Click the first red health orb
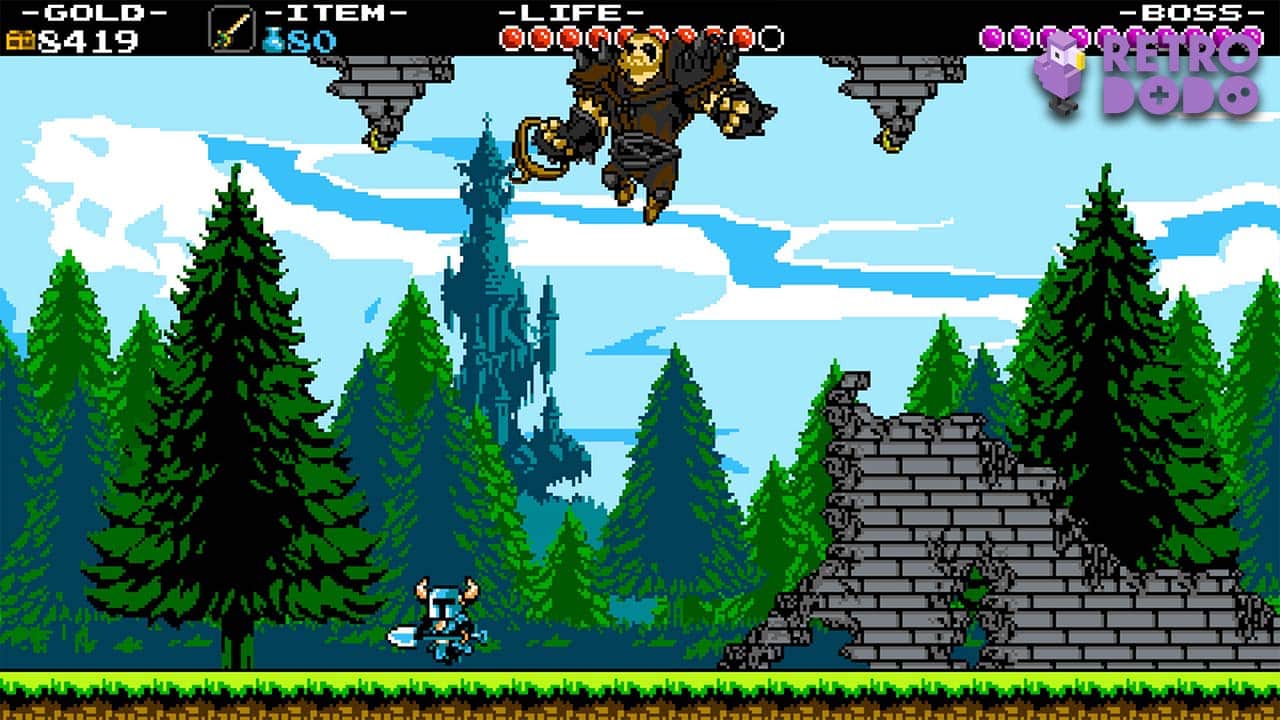 [514, 36]
